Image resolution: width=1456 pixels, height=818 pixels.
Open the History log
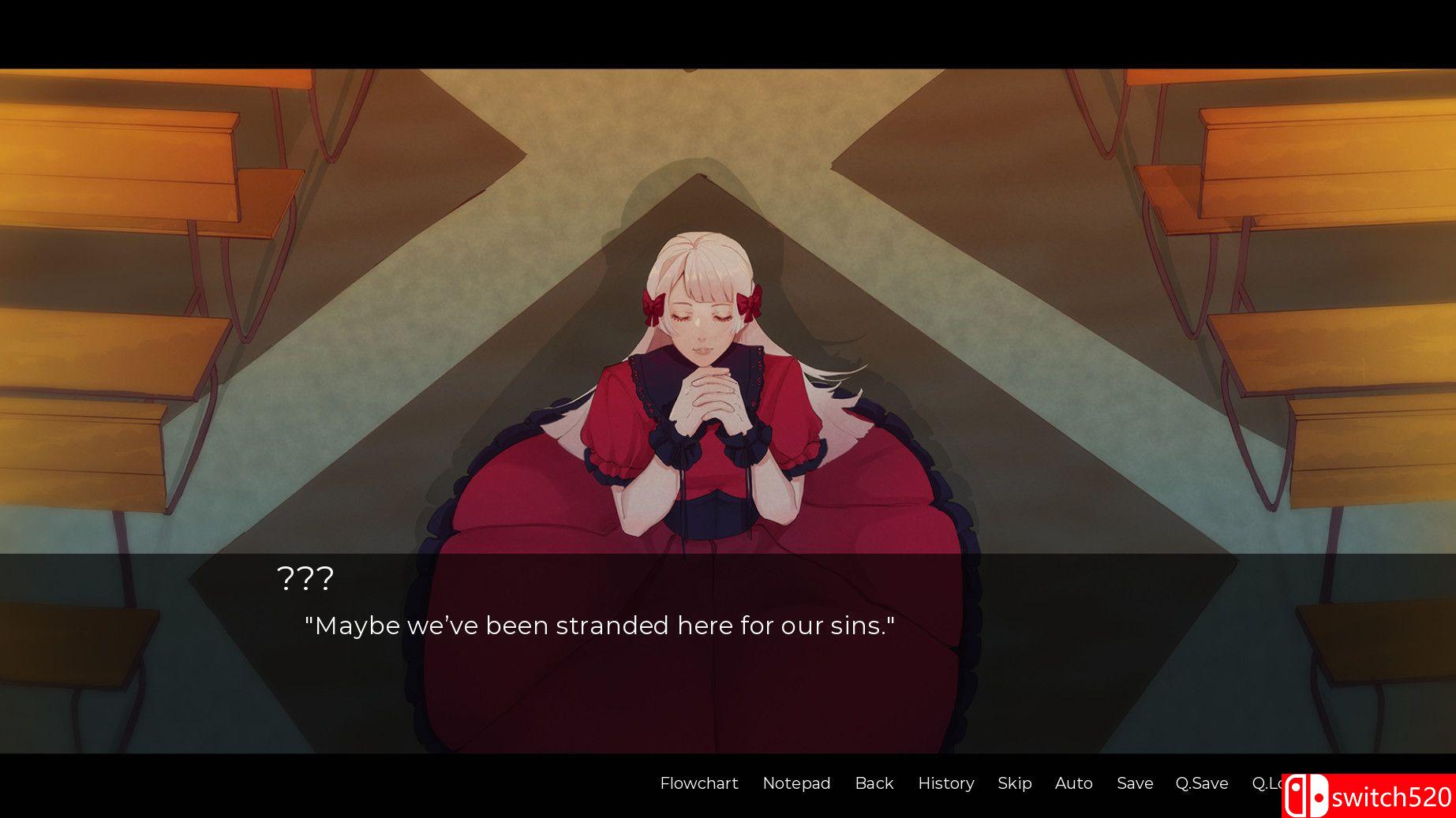click(x=945, y=783)
